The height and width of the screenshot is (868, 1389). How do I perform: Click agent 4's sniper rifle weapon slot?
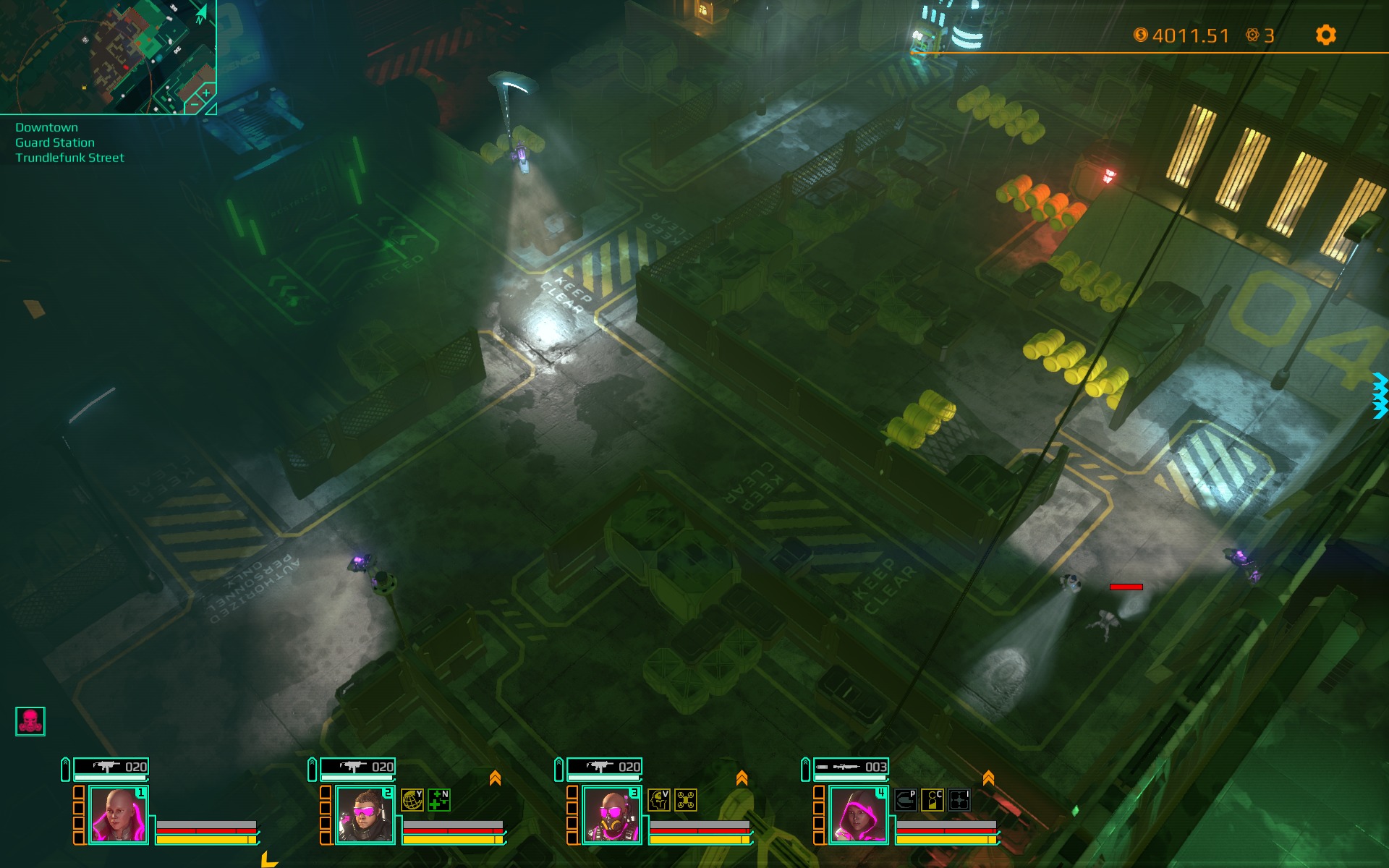[851, 767]
